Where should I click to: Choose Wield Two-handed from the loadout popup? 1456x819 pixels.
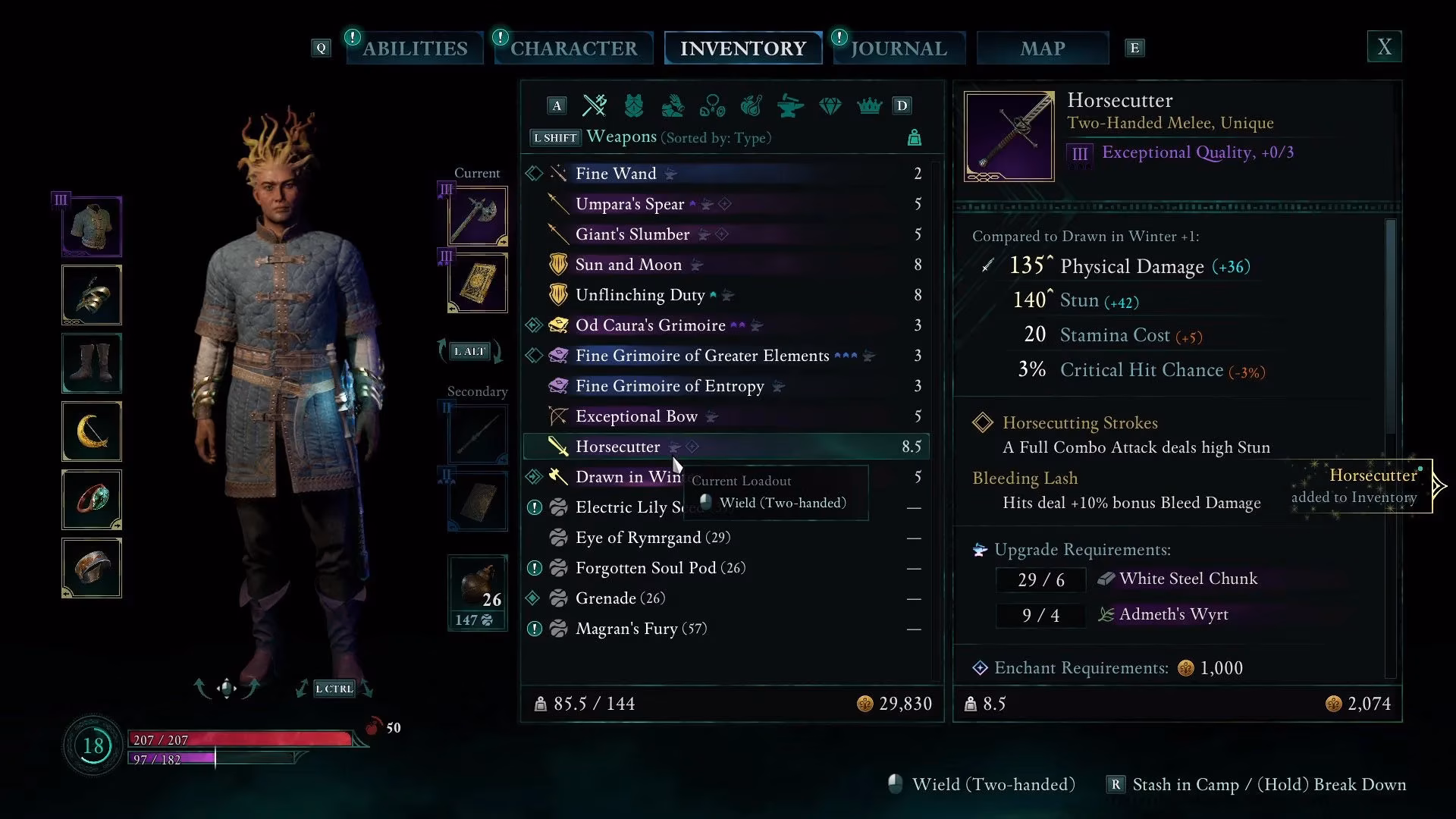(x=775, y=503)
